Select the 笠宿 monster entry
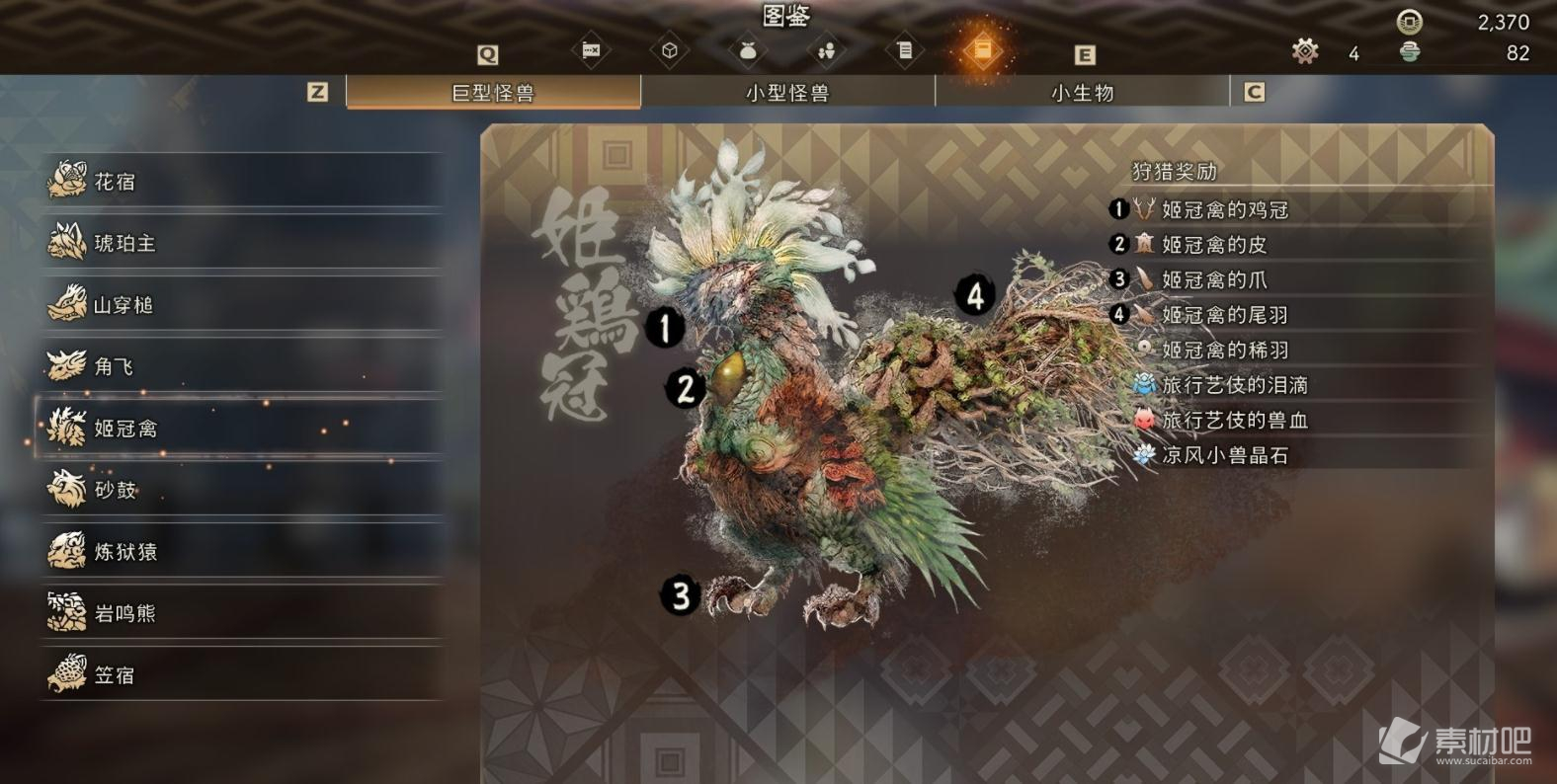This screenshot has width=1557, height=784. pyautogui.click(x=240, y=675)
